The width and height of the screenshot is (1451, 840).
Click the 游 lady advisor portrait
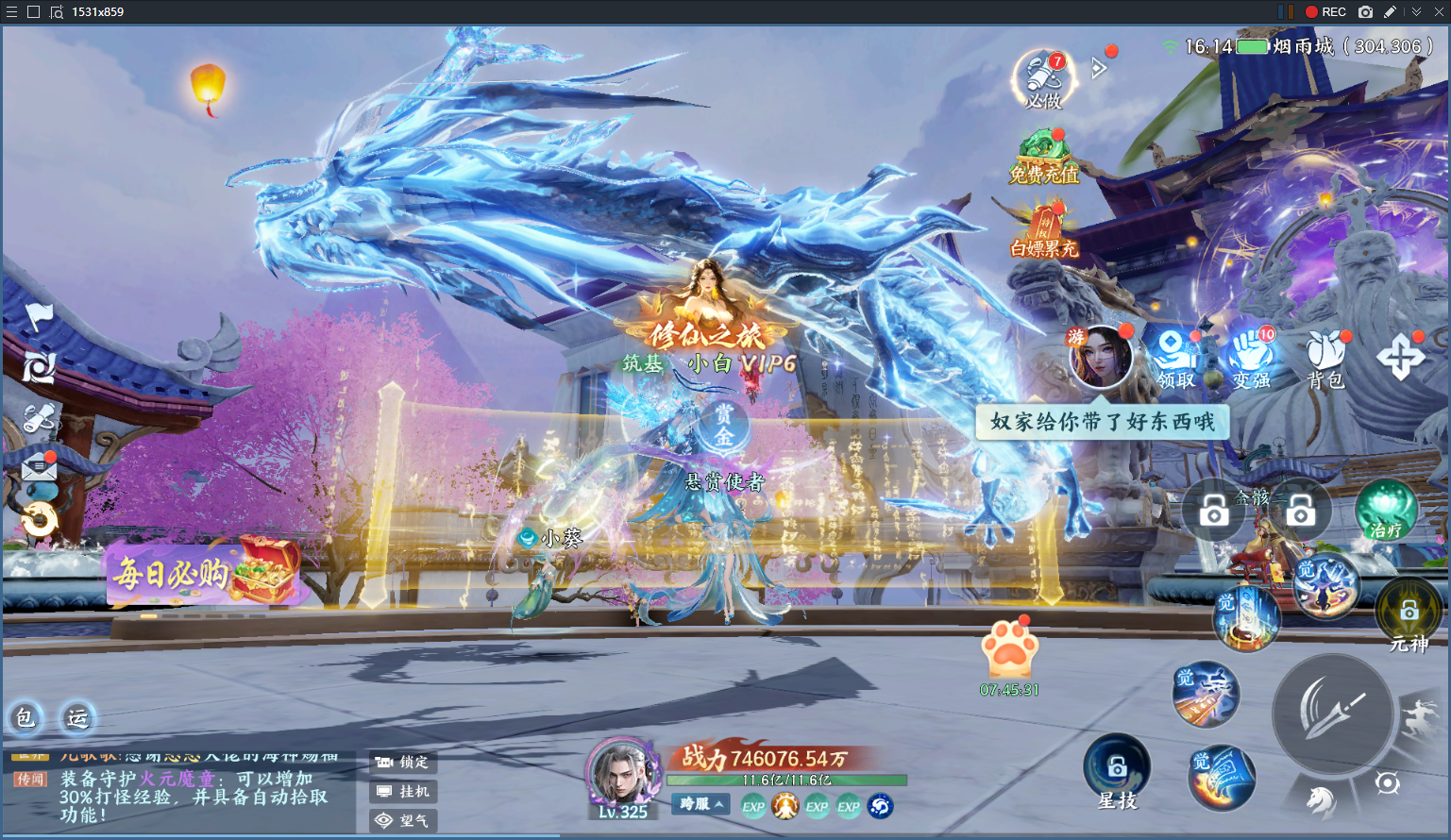(1100, 357)
